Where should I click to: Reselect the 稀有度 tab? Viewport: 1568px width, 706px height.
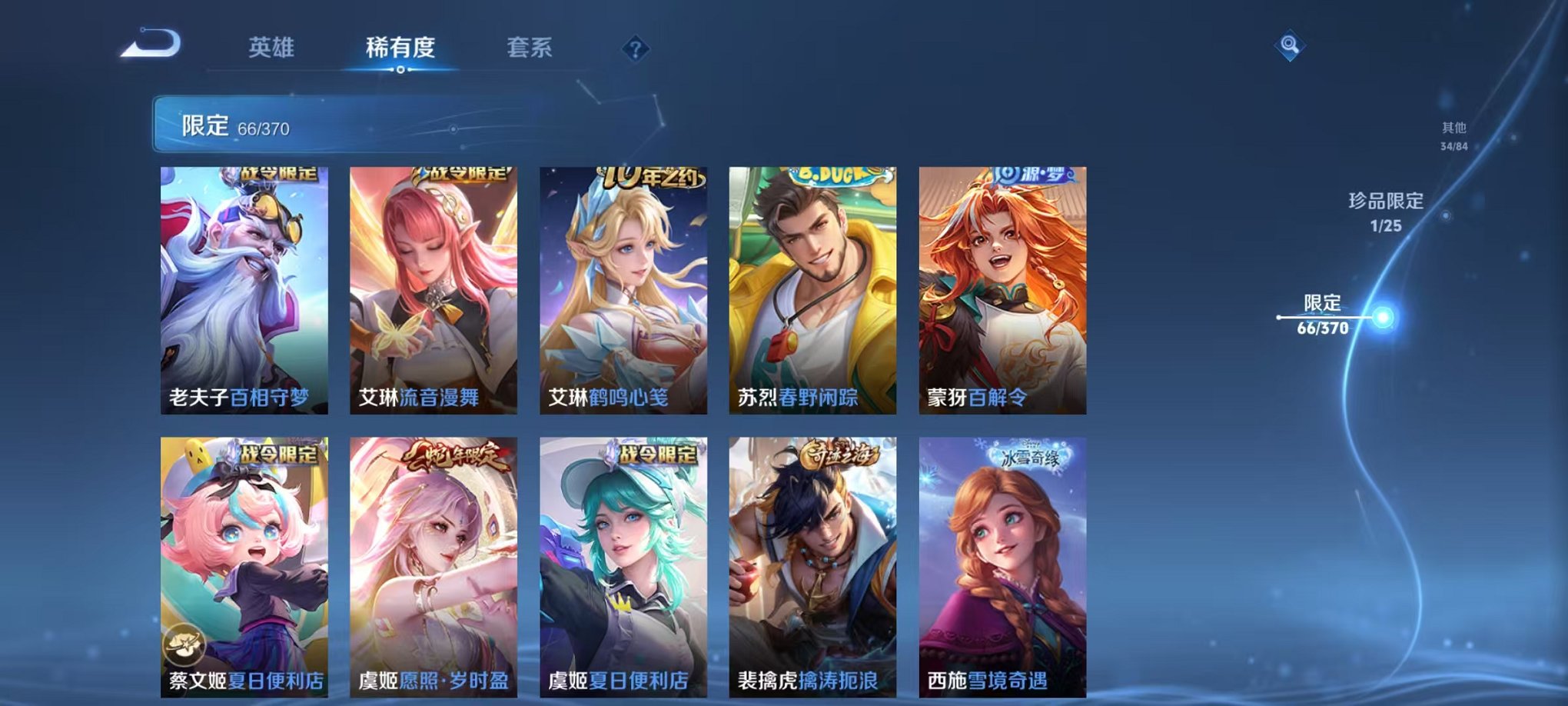click(x=399, y=46)
